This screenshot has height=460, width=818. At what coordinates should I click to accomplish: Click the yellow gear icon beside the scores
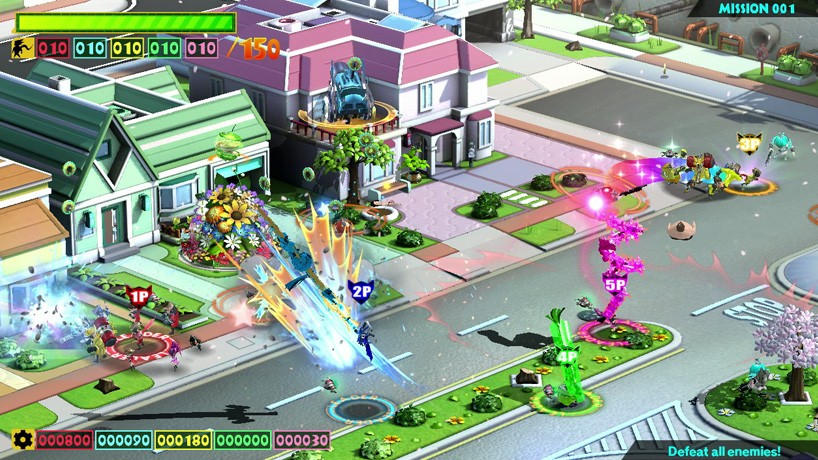tap(20, 440)
